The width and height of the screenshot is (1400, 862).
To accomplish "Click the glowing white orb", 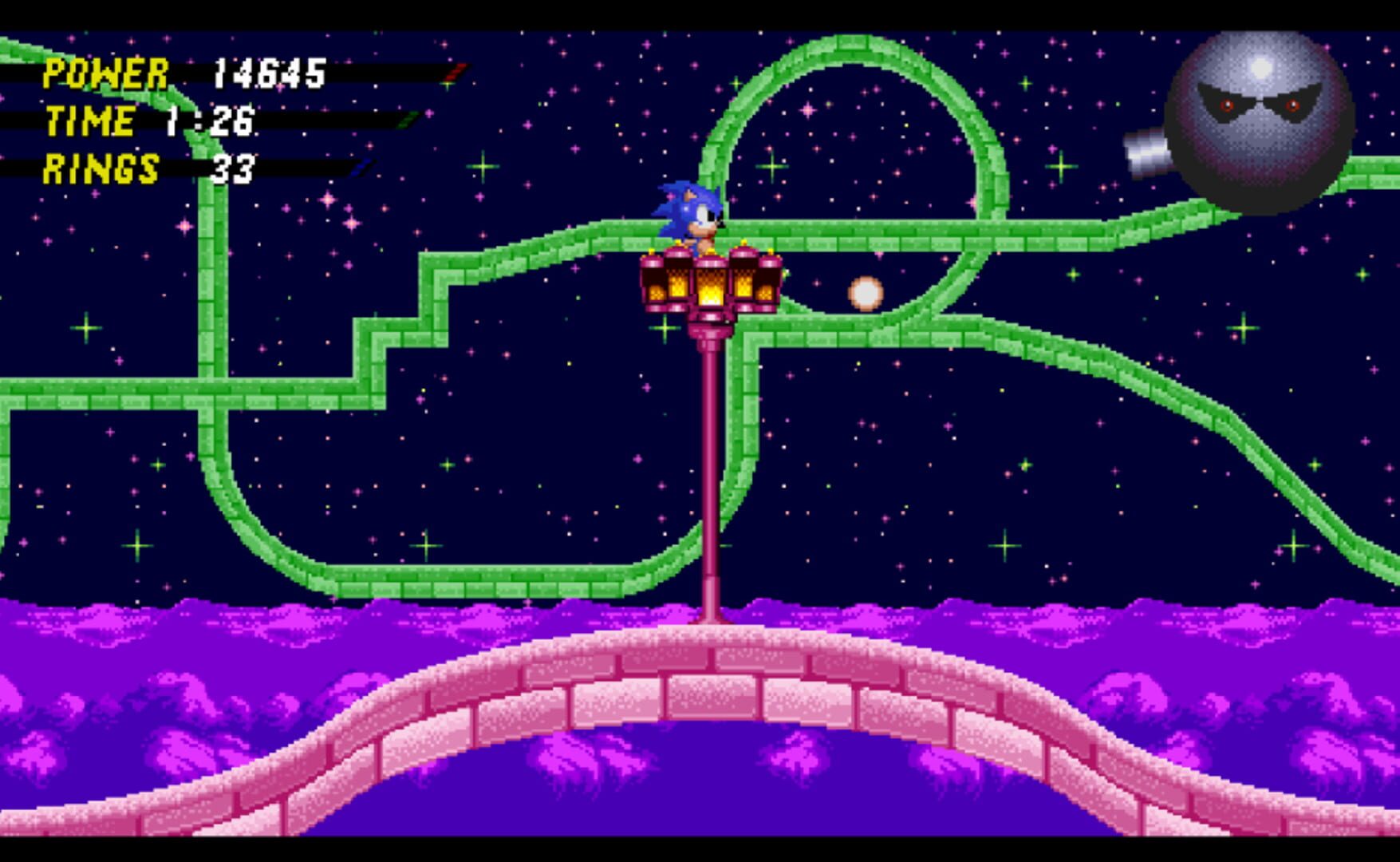I will click(866, 294).
